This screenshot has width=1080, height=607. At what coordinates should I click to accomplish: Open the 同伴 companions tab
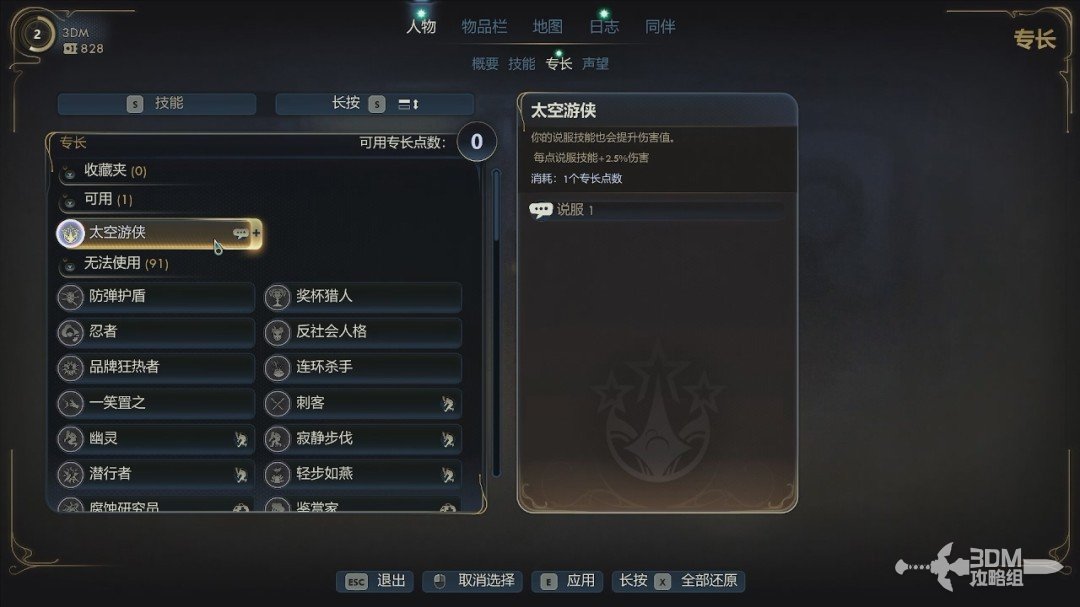(x=660, y=27)
